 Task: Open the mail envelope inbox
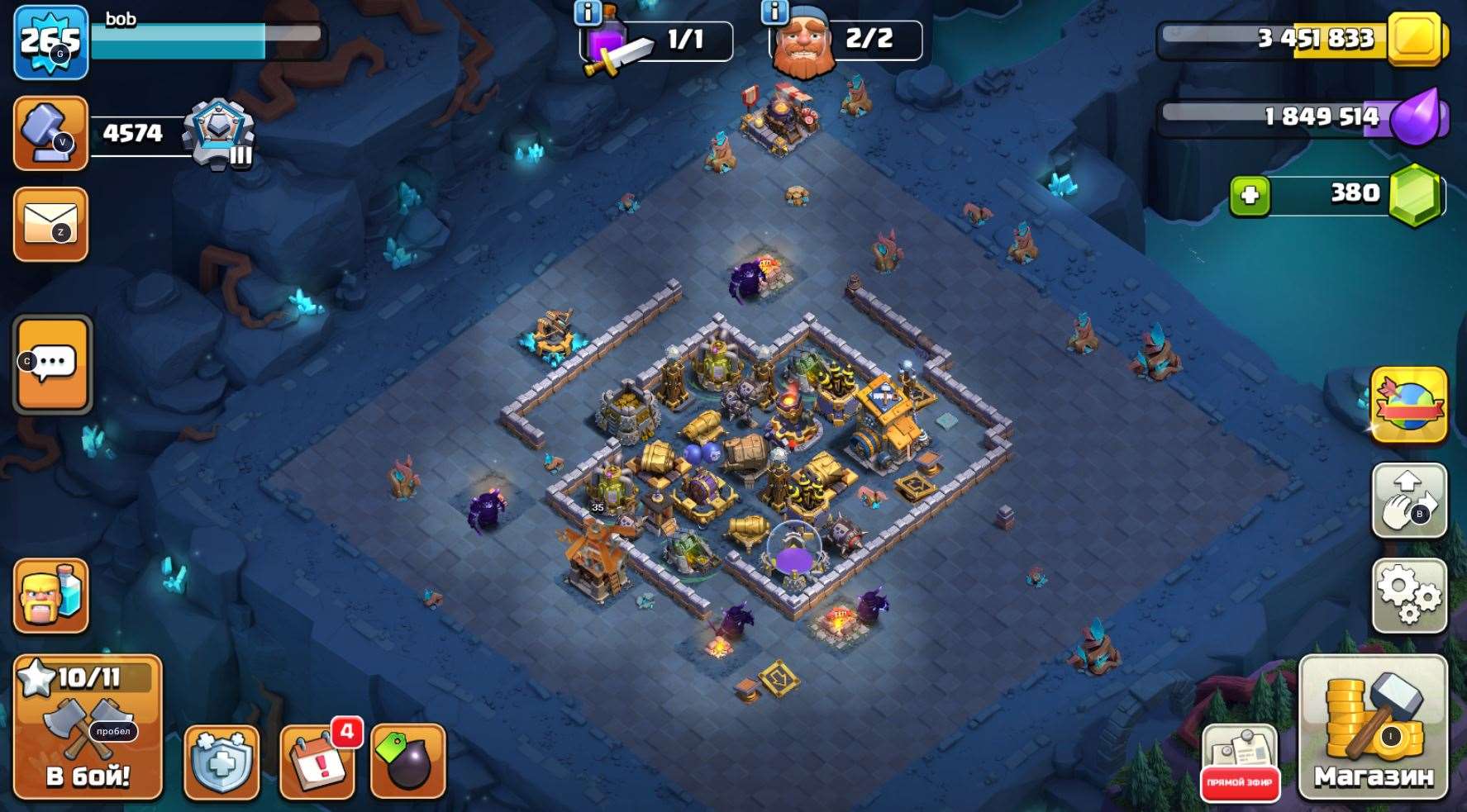coord(51,225)
